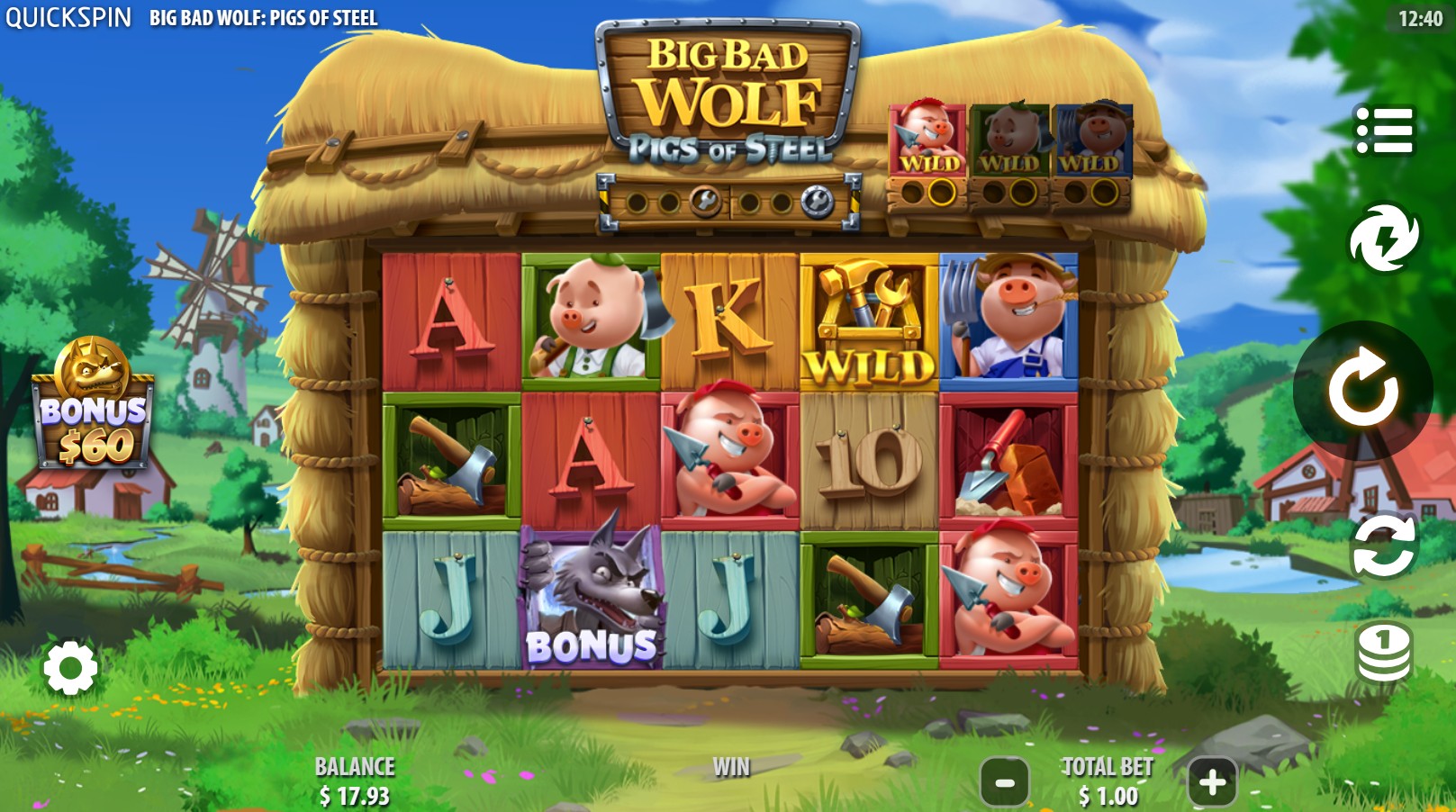Open bet settings via the coin stack icon
The width and height of the screenshot is (1456, 812).
[1384, 650]
